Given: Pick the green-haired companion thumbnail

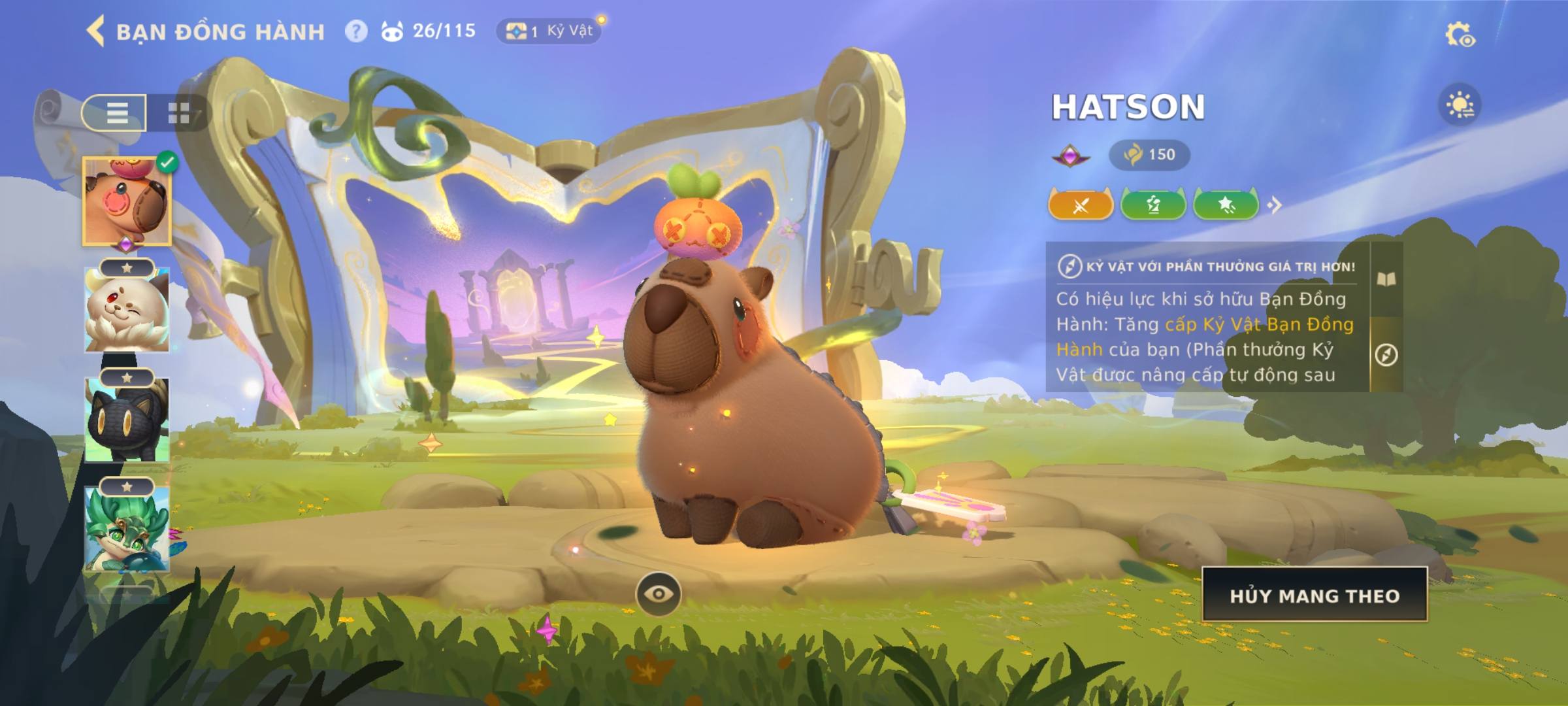Looking at the screenshot, I should pyautogui.click(x=127, y=529).
